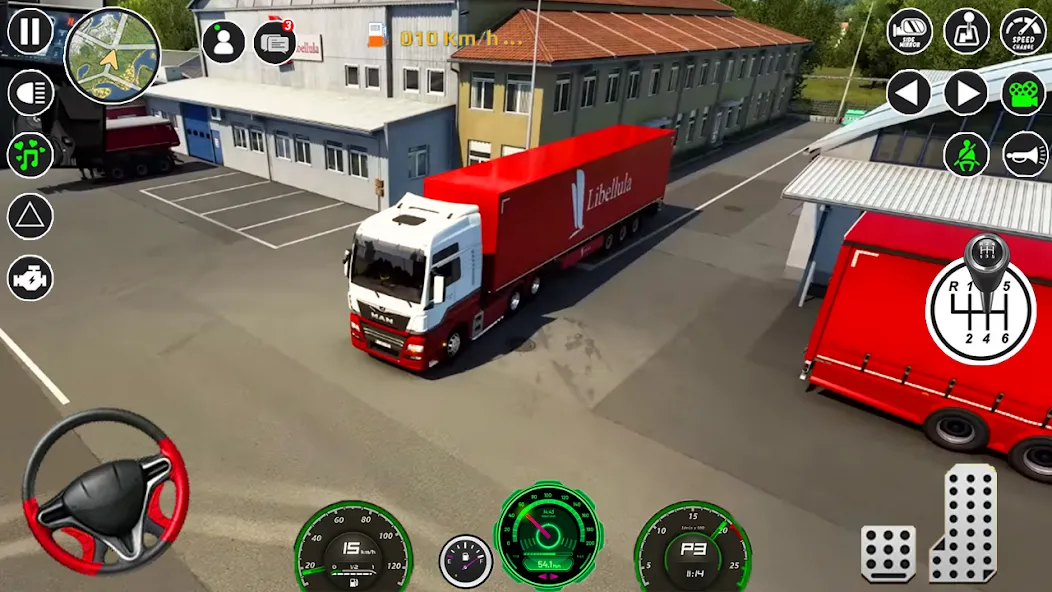Activate the Speed Change button
1052x592 pixels.
click(x=1024, y=32)
